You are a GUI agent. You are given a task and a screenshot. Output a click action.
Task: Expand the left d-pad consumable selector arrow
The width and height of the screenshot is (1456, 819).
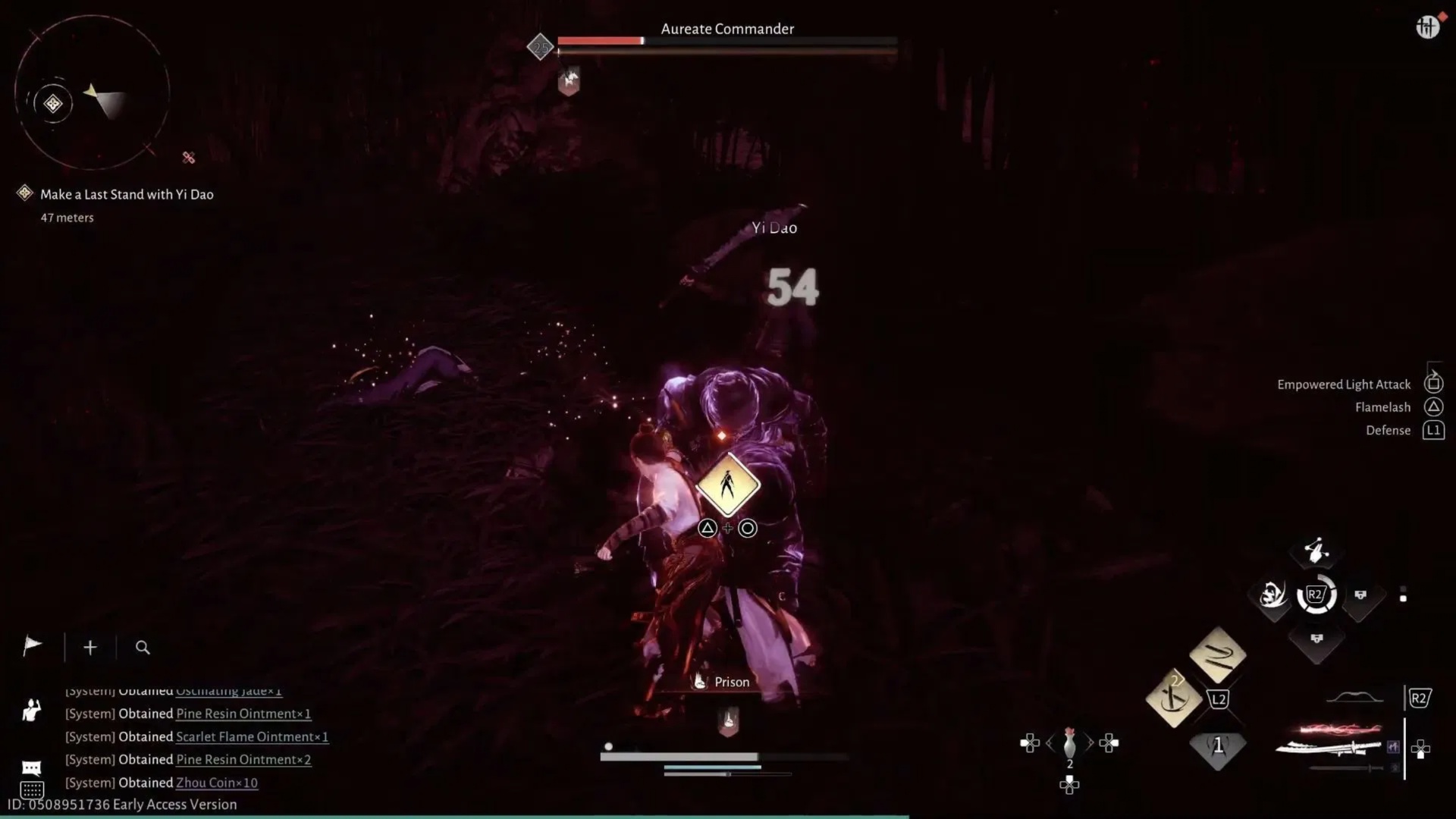pyautogui.click(x=1050, y=743)
